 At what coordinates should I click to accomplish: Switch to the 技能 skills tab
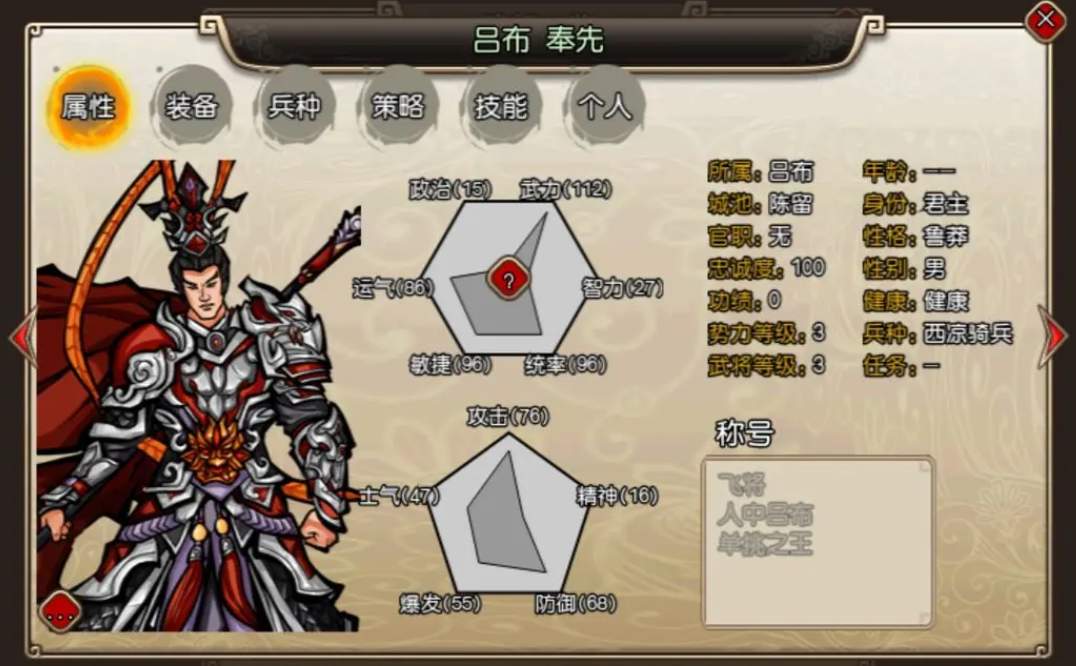(x=501, y=107)
